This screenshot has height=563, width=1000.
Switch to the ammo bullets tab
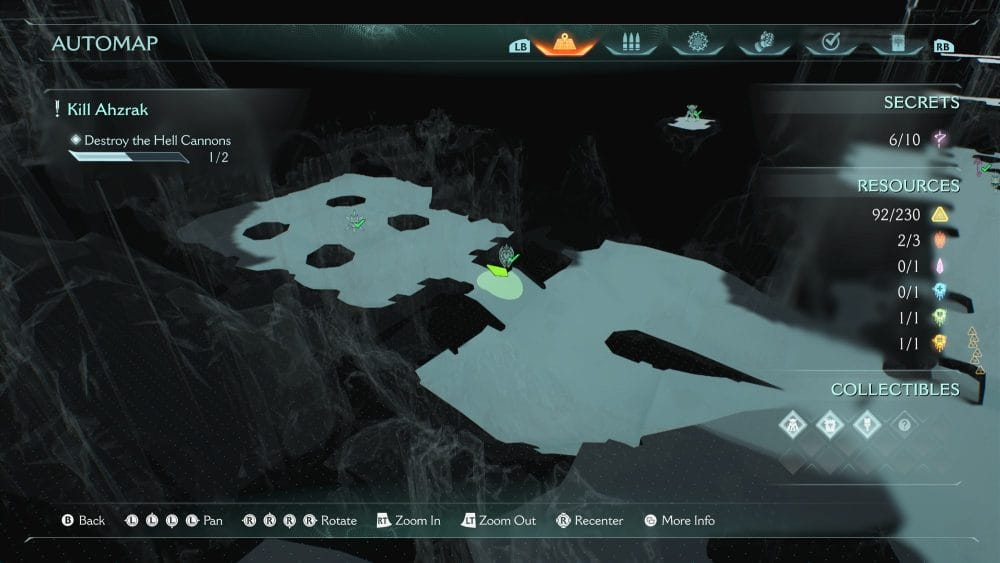[631, 43]
